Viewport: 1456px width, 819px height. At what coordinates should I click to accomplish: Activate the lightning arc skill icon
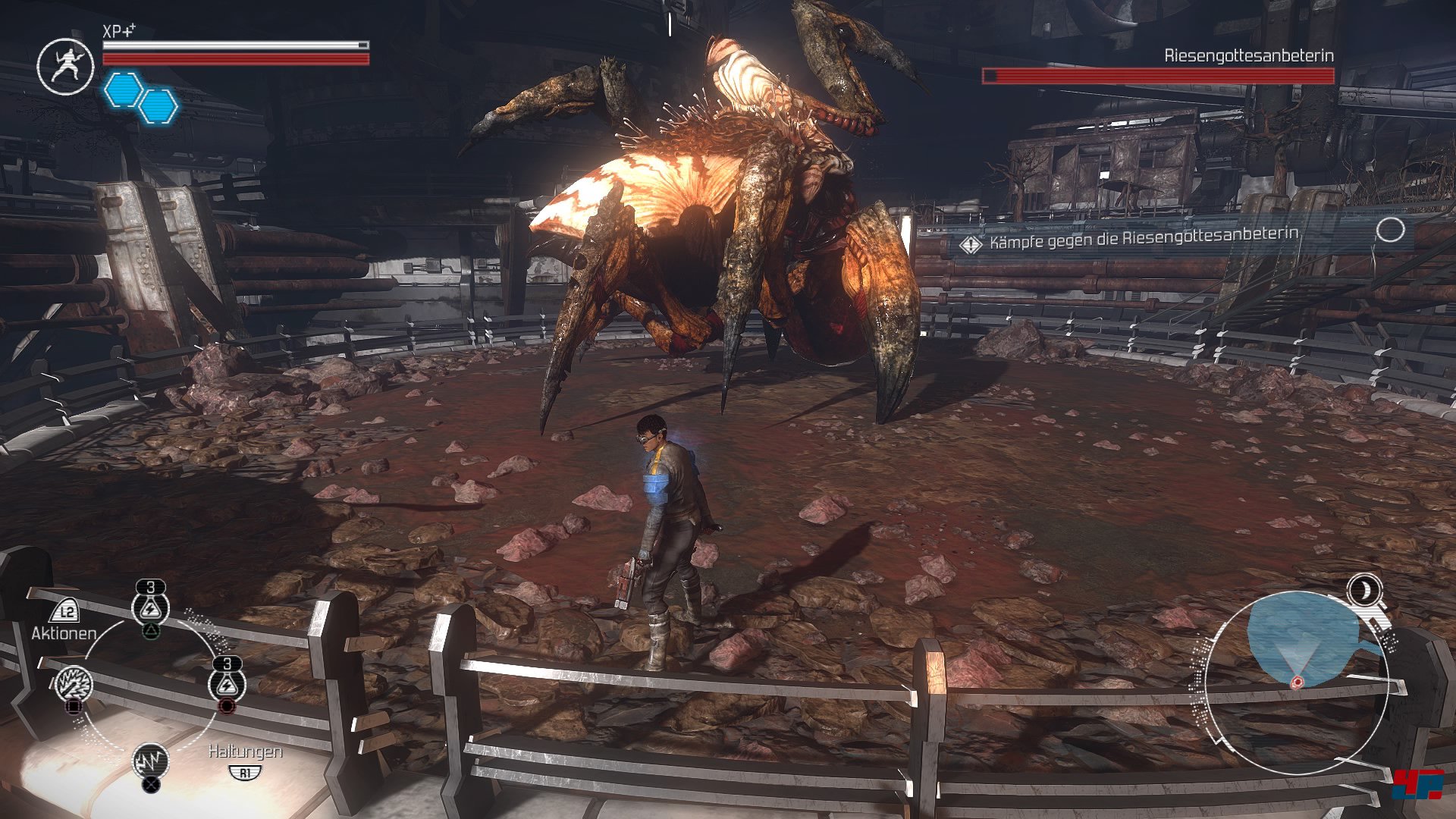[x=150, y=761]
